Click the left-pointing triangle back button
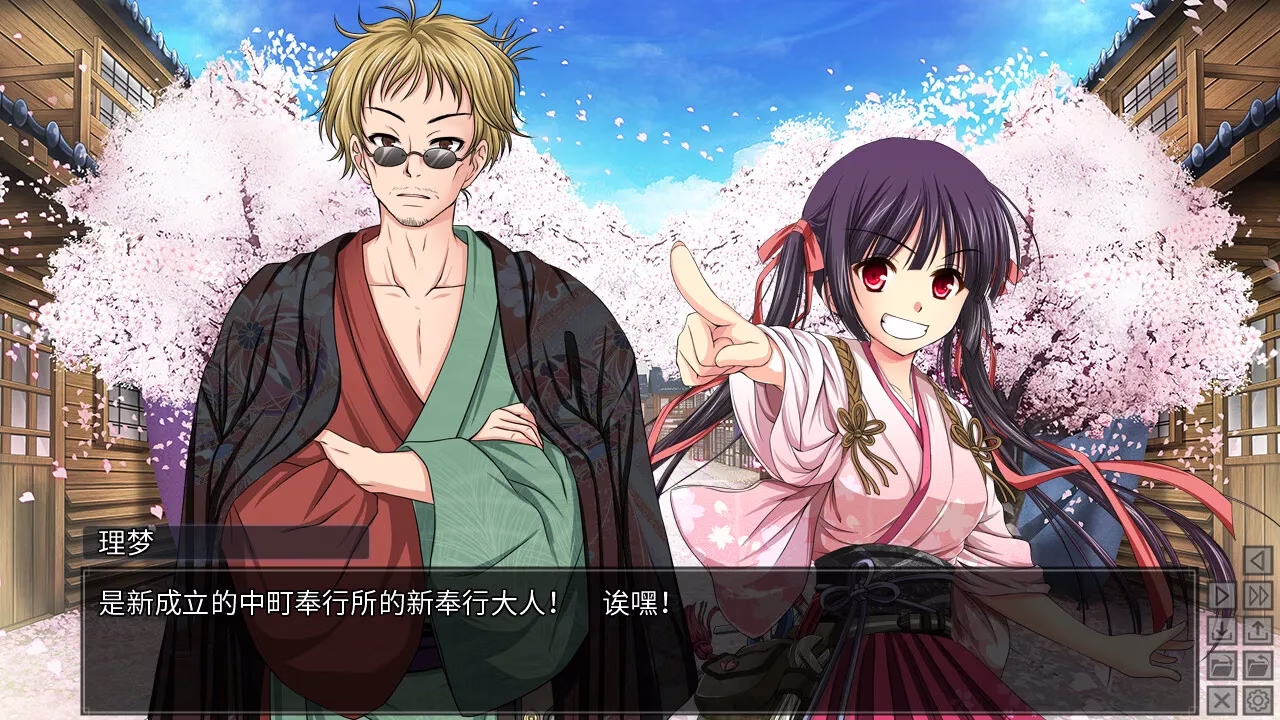 pos(1257,560)
